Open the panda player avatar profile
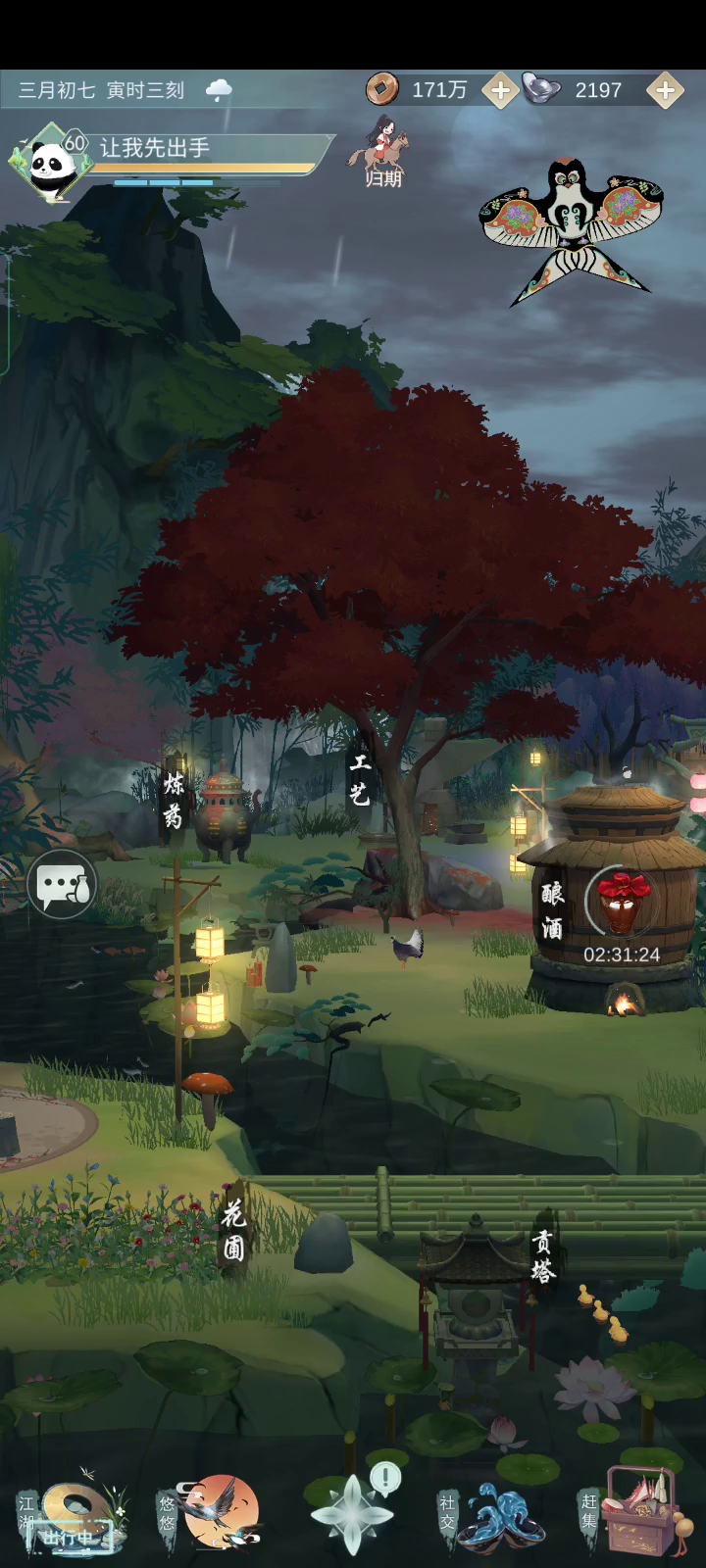 pos(49,163)
